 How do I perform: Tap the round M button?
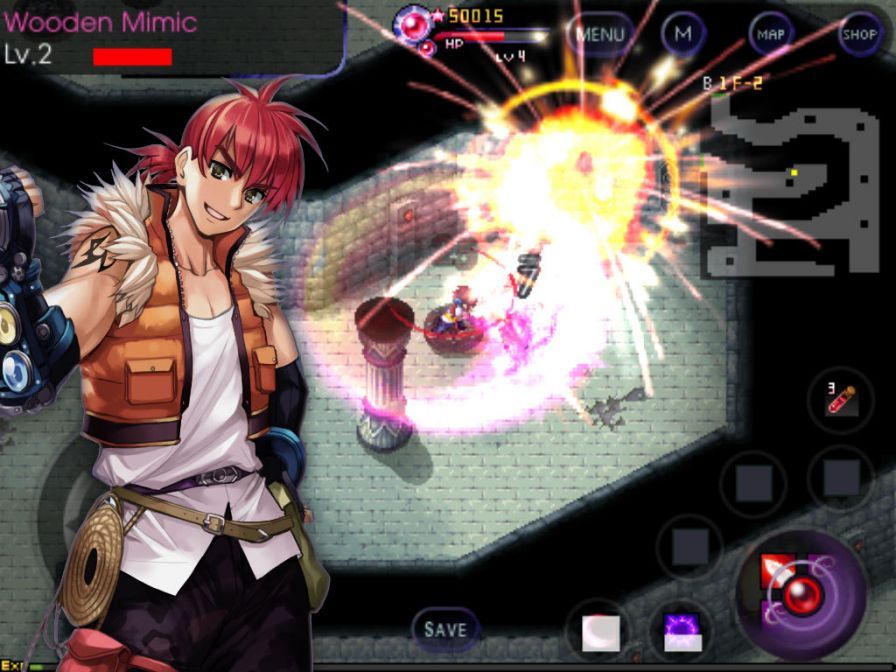pos(683,34)
